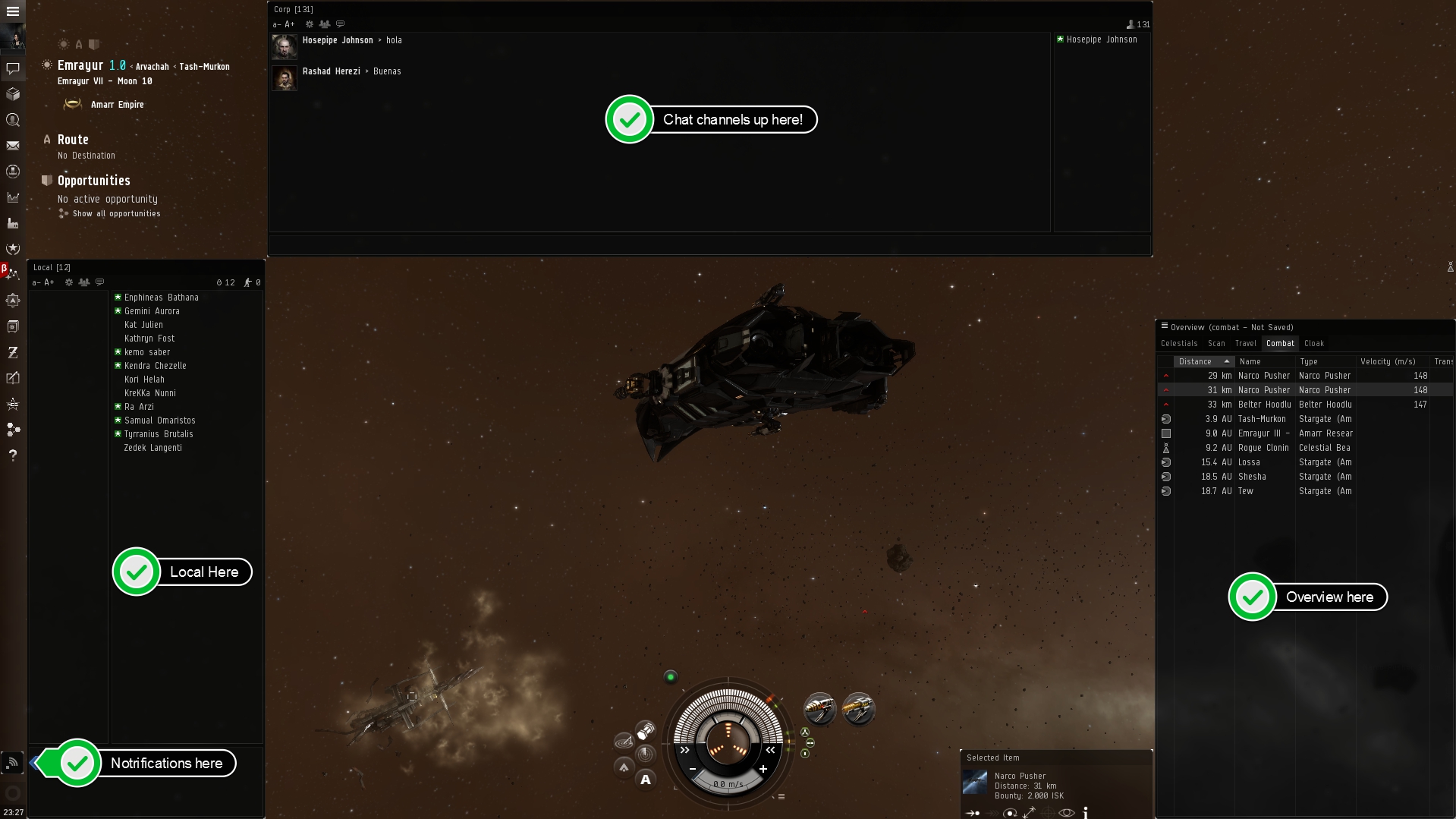Open the Overview options hamburger menu
The height and width of the screenshot is (819, 1456).
(x=1164, y=326)
